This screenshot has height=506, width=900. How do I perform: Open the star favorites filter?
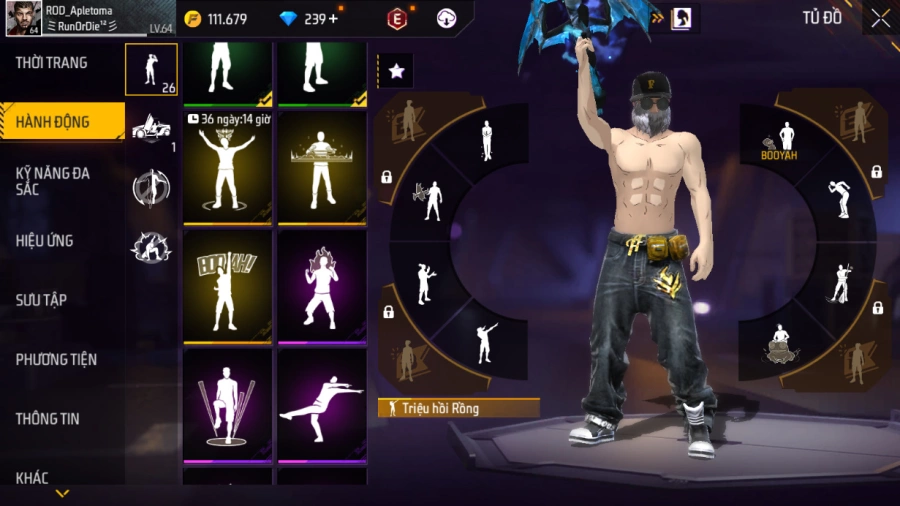click(x=396, y=71)
